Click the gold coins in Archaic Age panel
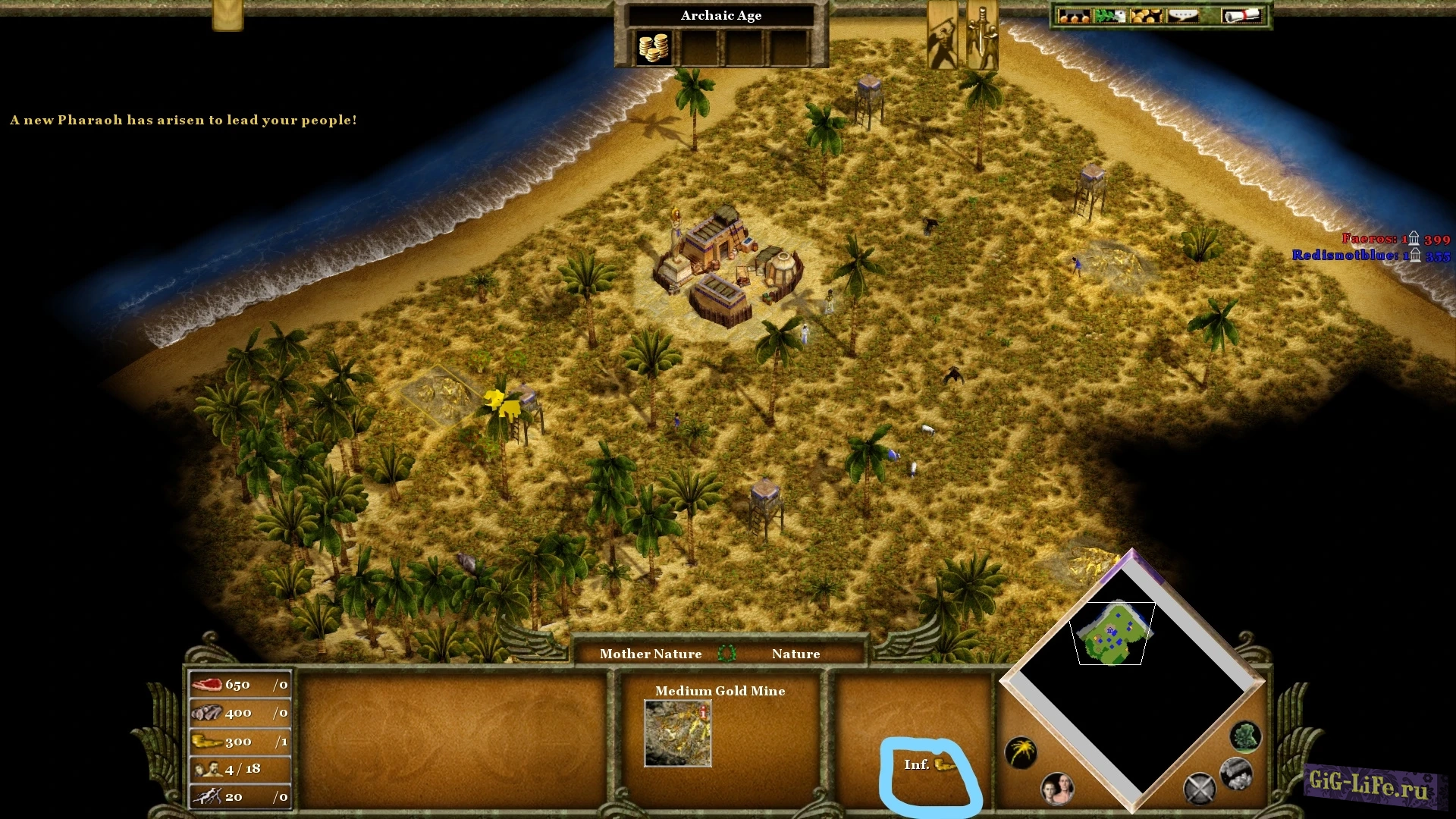The image size is (1456, 819). [x=654, y=47]
